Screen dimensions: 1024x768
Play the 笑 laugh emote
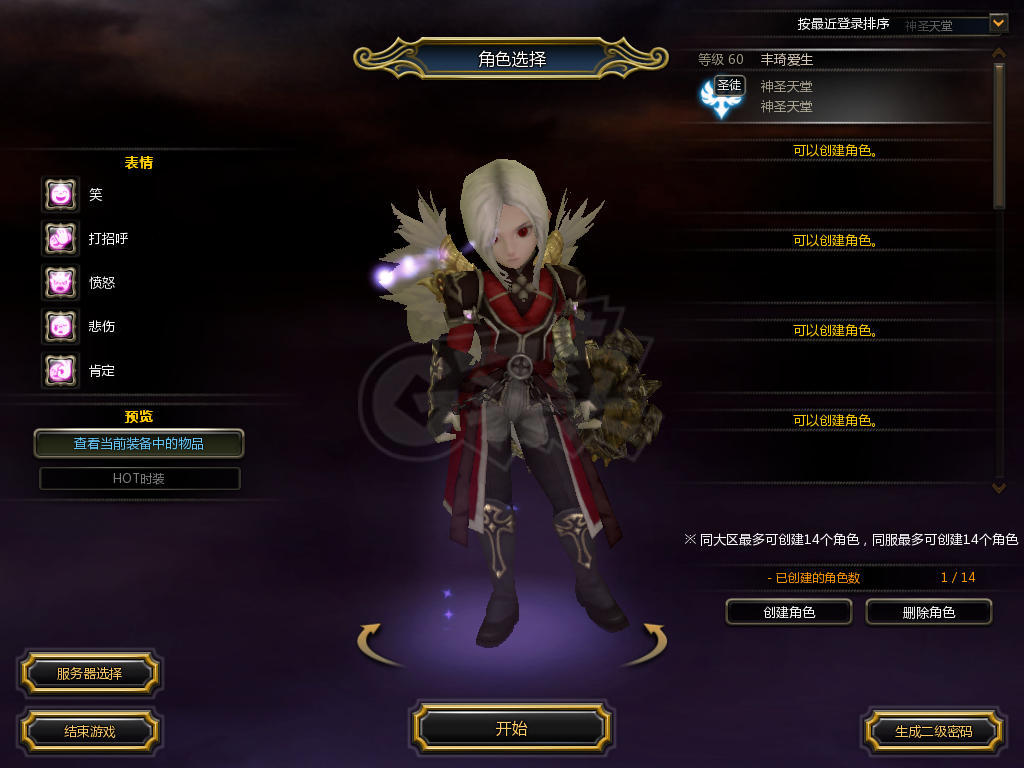pyautogui.click(x=60, y=194)
